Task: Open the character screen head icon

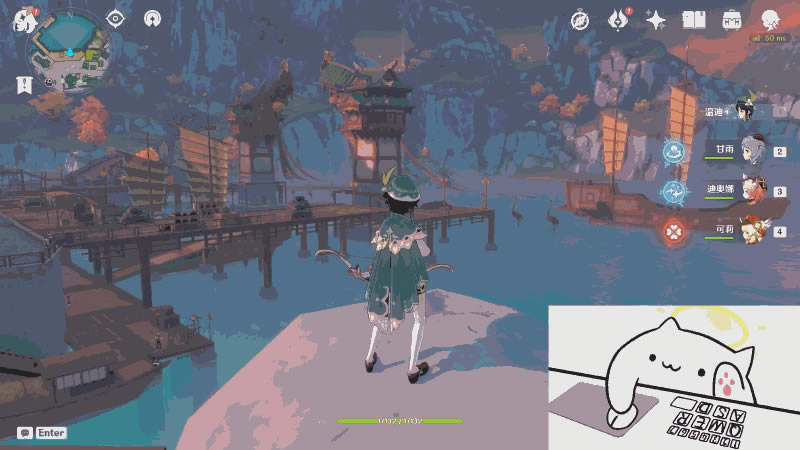Action: (771, 20)
